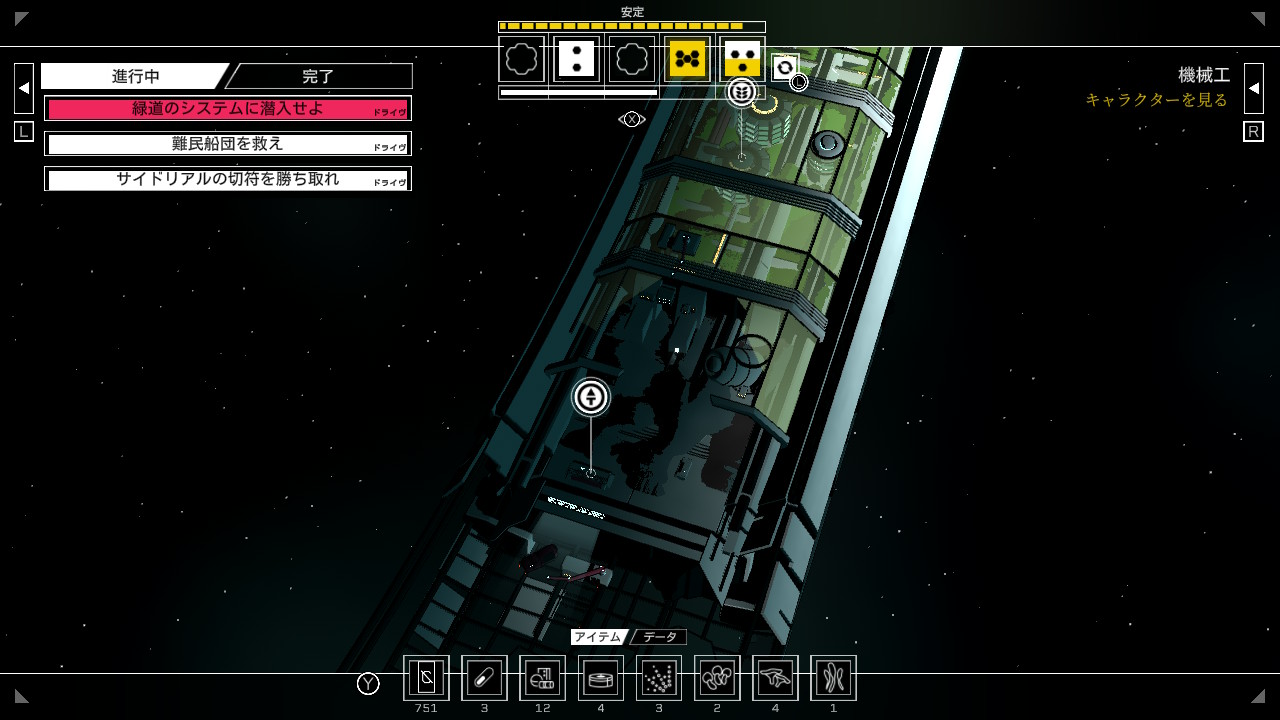Pick the white die showing two pips
Image resolution: width=1280 pixels, height=720 pixels.
[x=576, y=59]
